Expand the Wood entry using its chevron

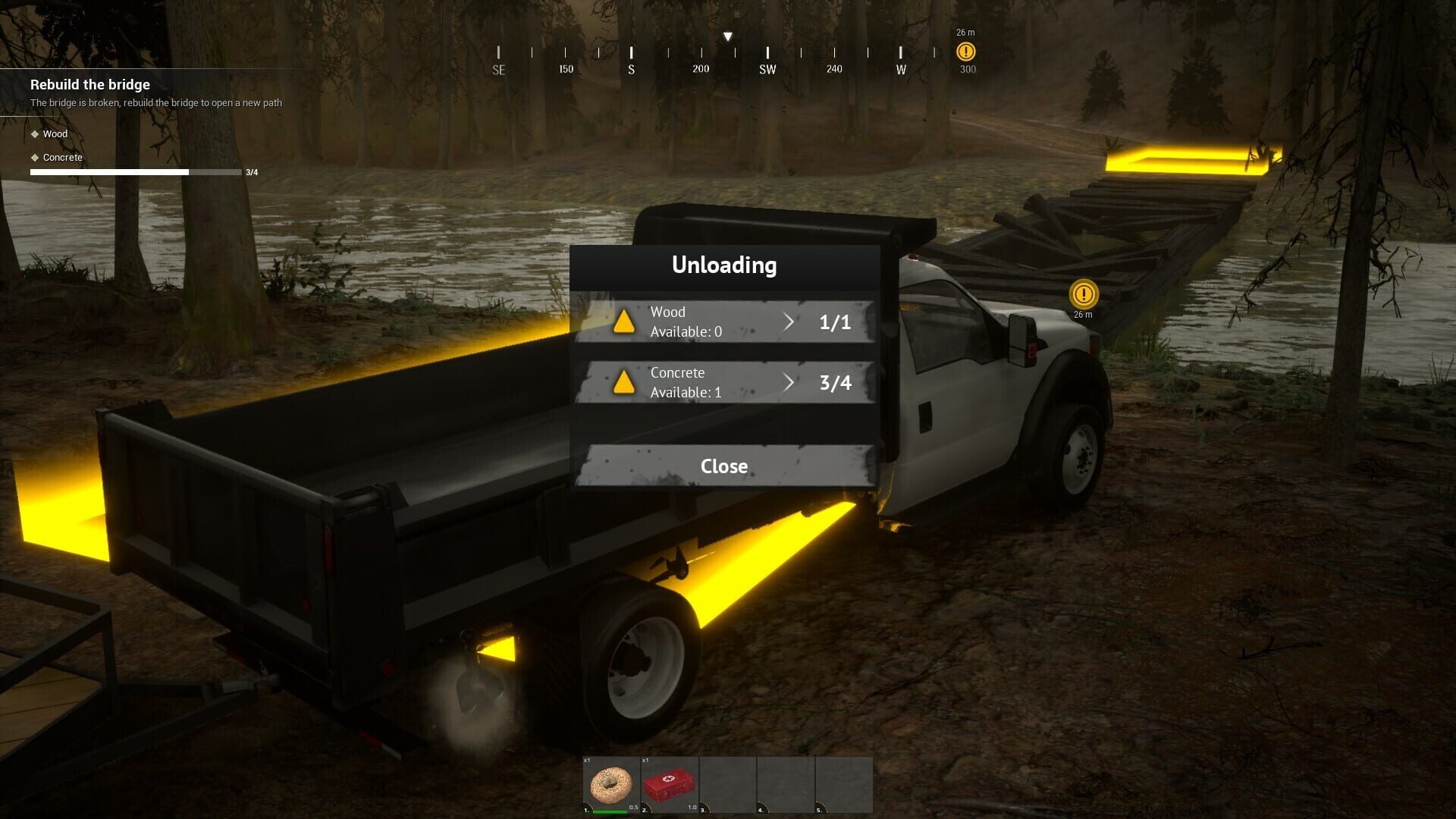coord(789,322)
